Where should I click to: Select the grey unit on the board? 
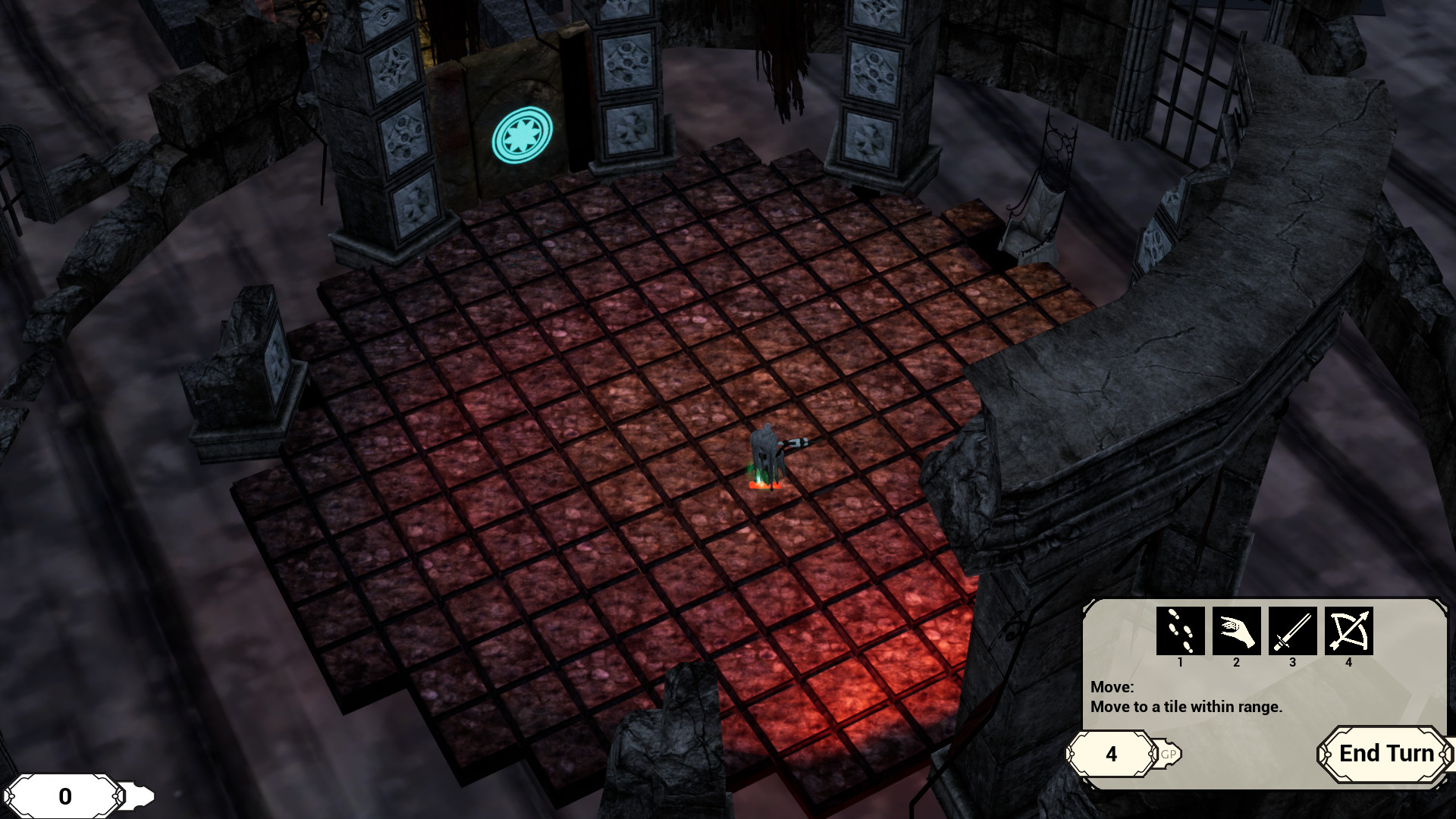coord(767,457)
